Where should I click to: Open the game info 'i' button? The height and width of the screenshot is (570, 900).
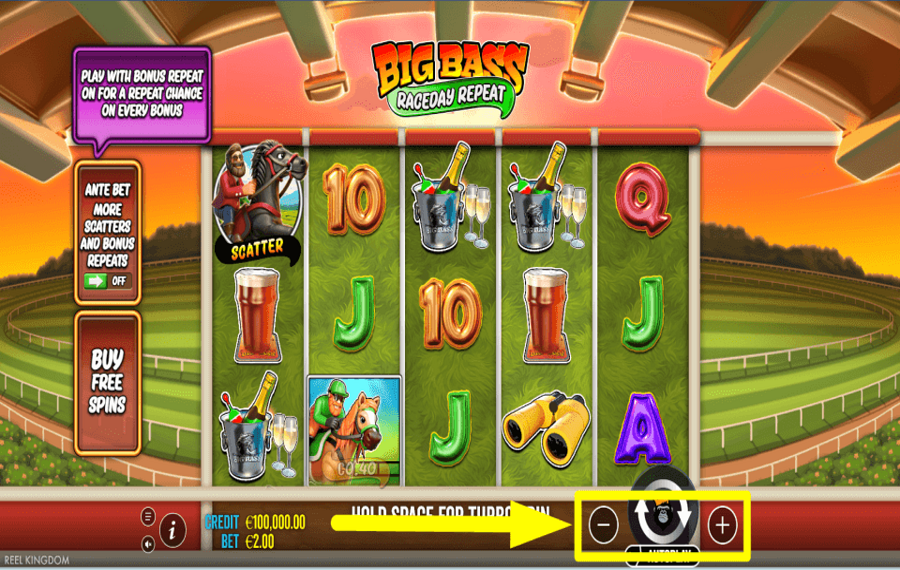coord(172,528)
